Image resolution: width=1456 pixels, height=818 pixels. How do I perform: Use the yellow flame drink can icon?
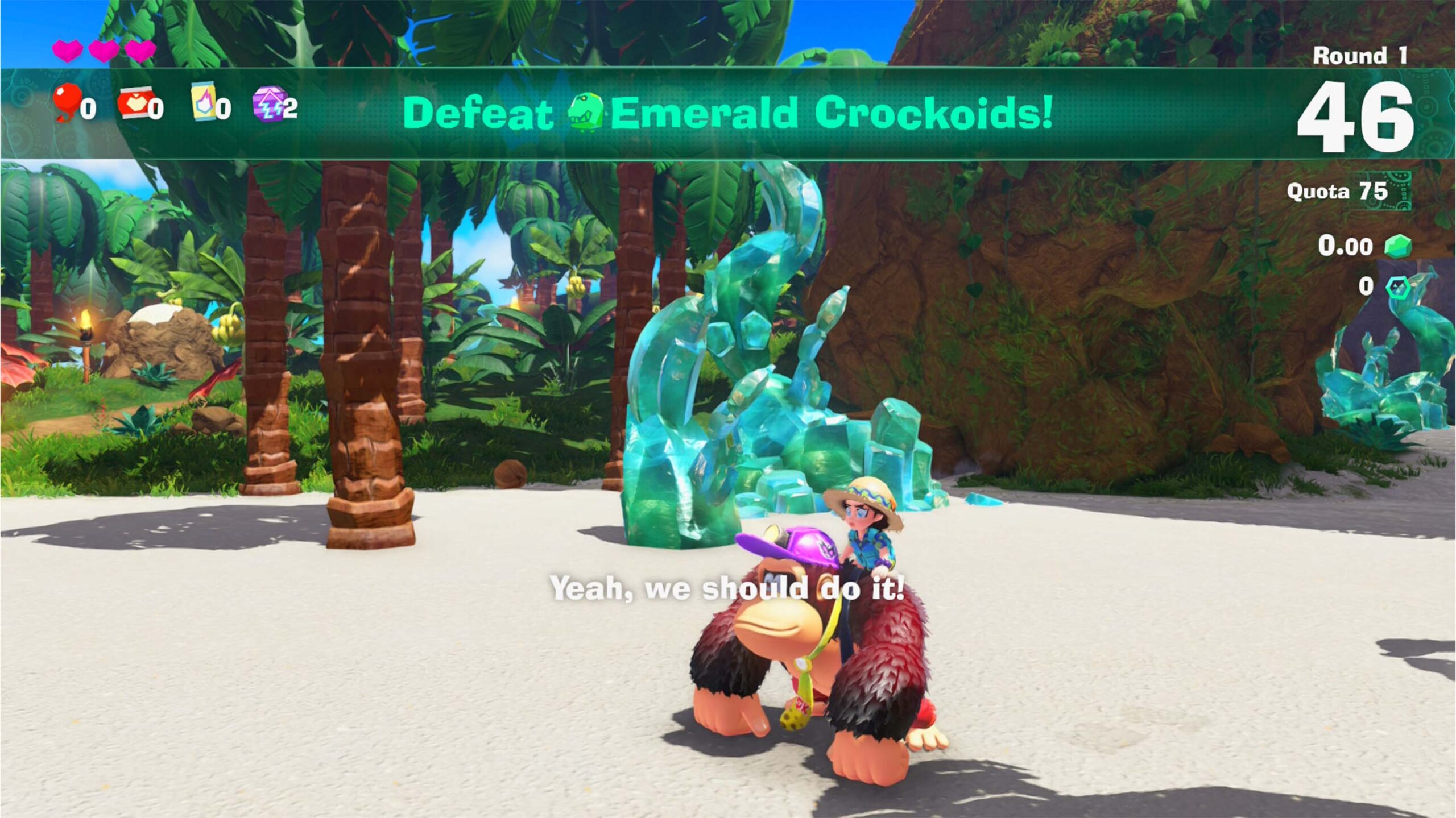[204, 102]
